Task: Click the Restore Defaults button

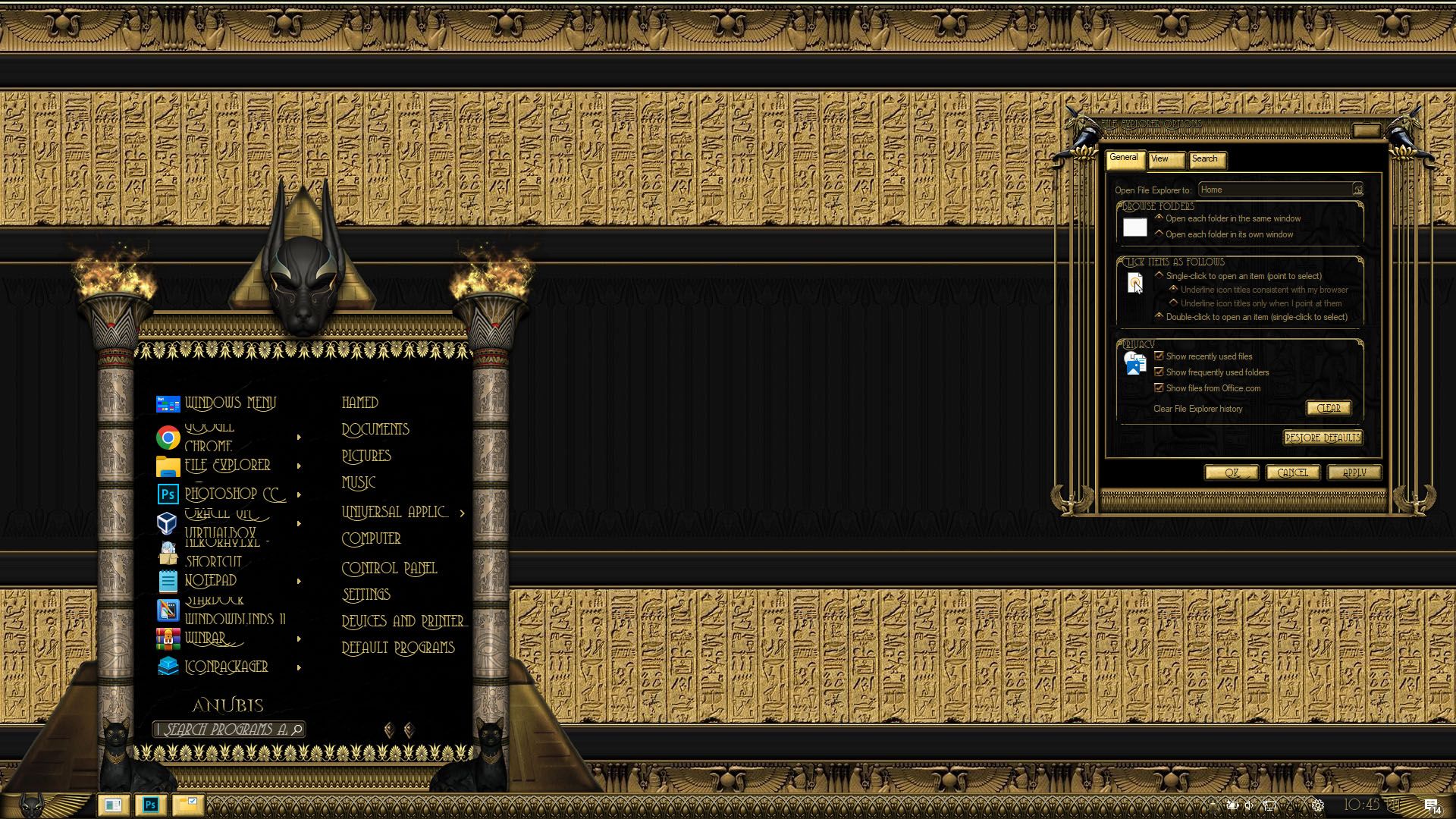Action: pos(1322,438)
